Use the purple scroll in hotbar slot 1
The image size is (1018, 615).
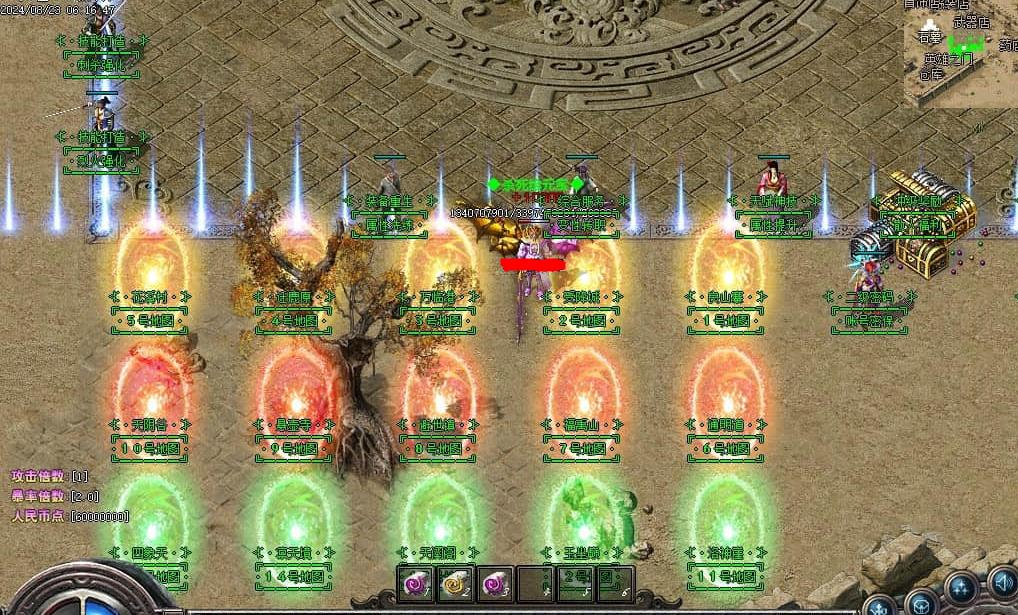pos(415,584)
